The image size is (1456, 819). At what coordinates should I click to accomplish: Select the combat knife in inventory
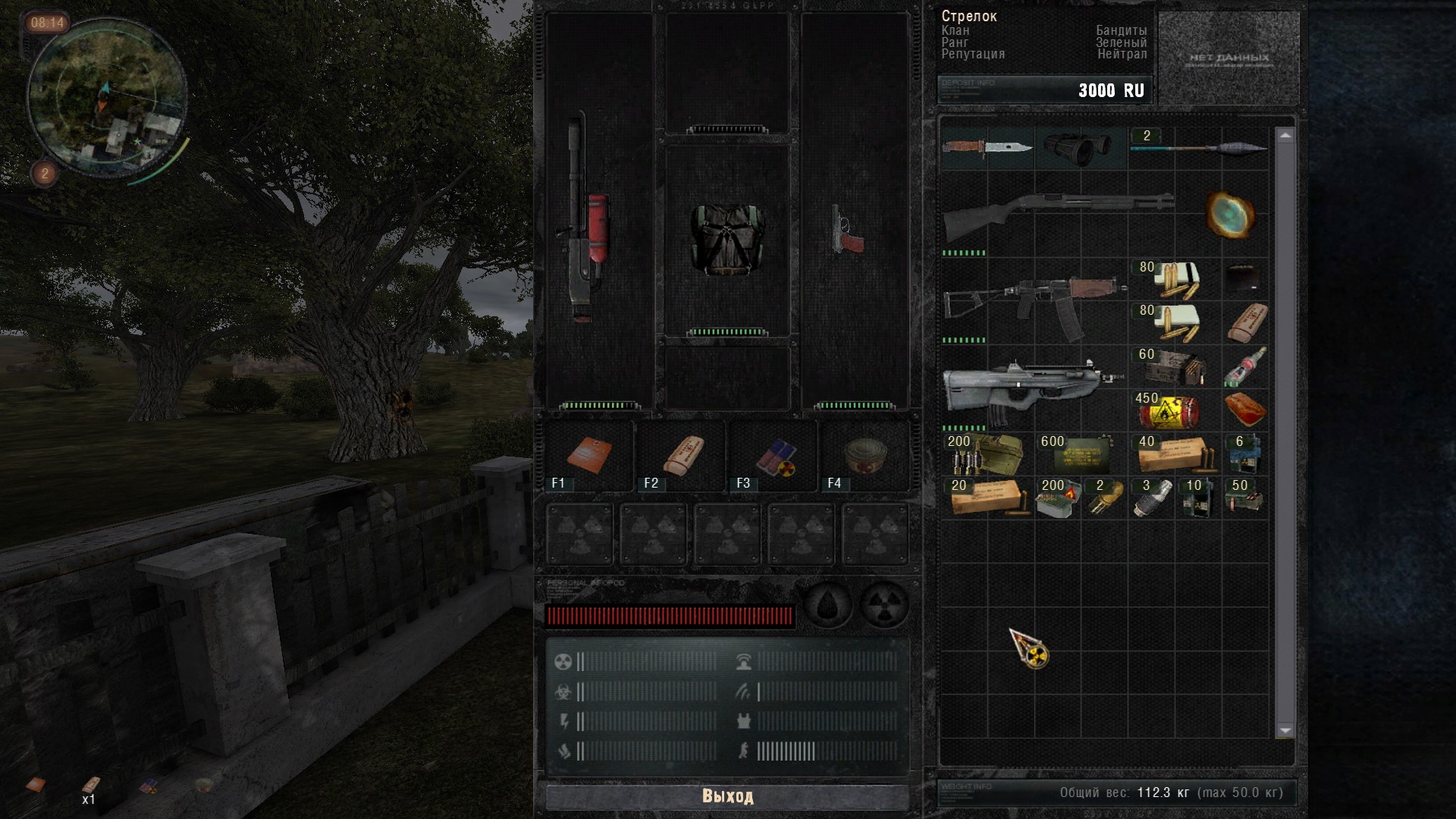pyautogui.click(x=987, y=146)
